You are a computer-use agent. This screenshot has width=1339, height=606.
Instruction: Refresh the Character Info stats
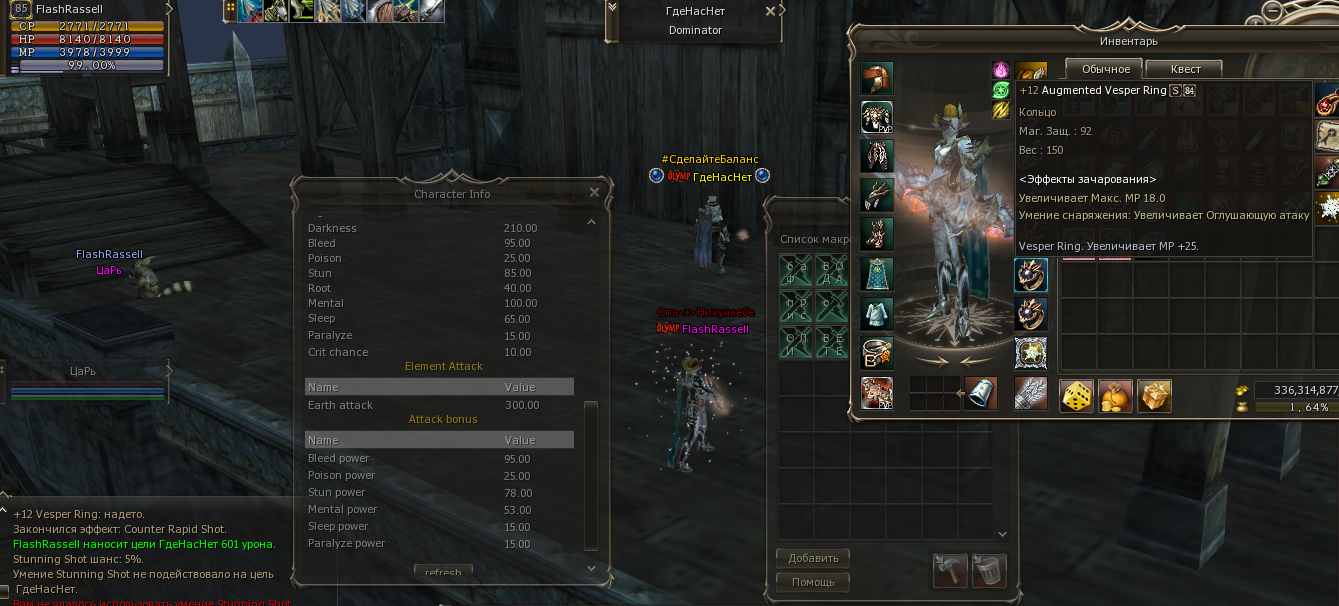[443, 573]
